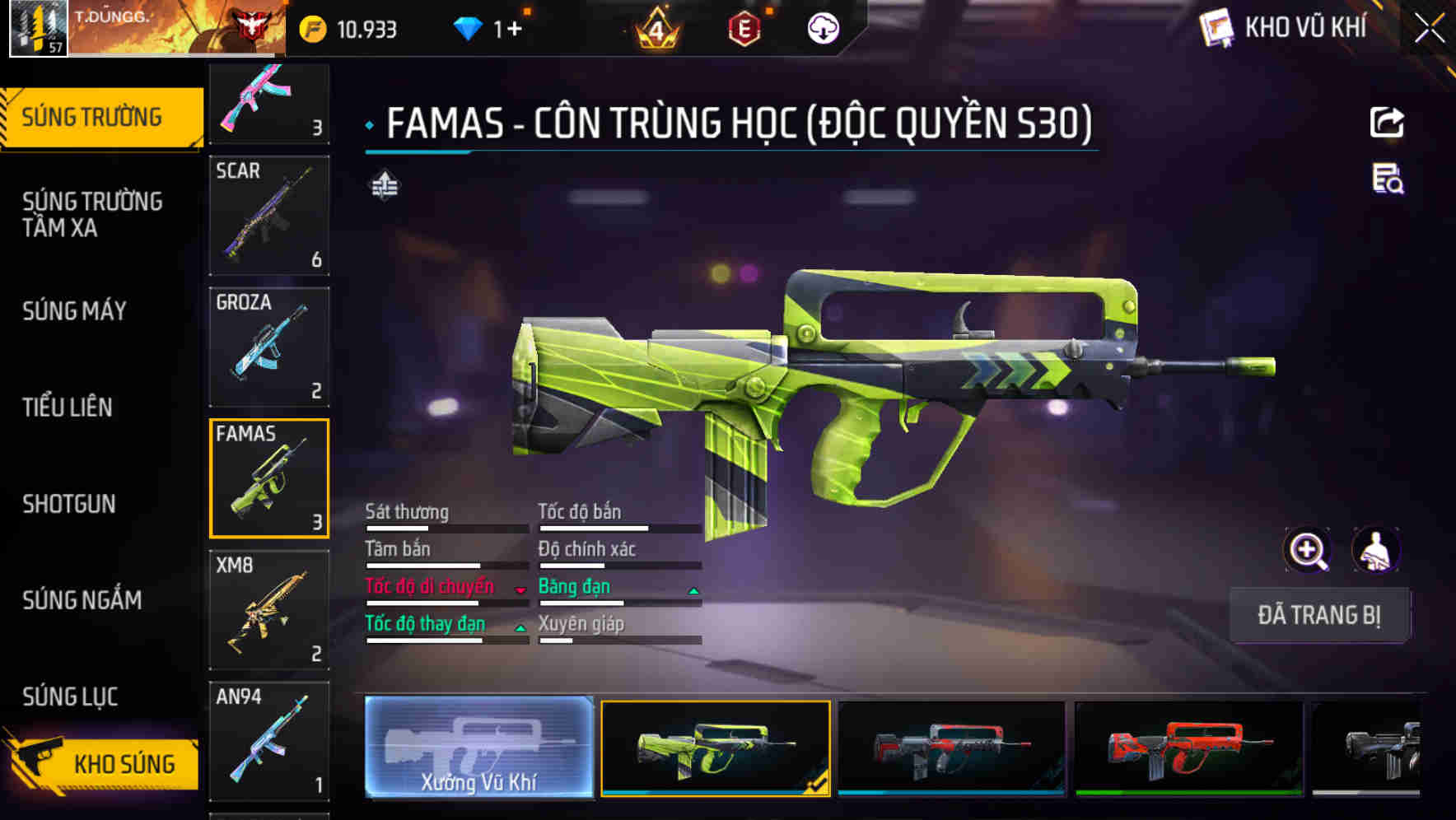The width and height of the screenshot is (1456, 820).
Task: Select the gray and red FAMAS skin
Action: (x=951, y=748)
